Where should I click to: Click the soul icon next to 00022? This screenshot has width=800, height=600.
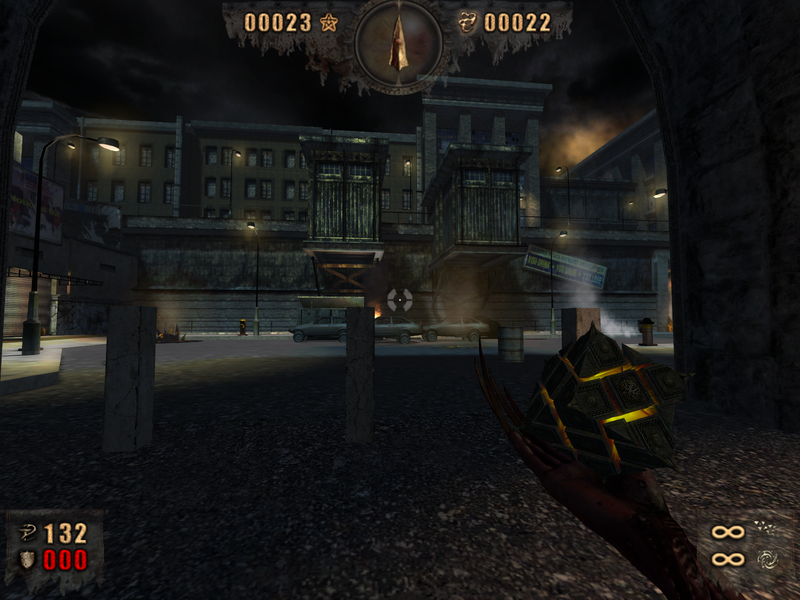[x=467, y=22]
